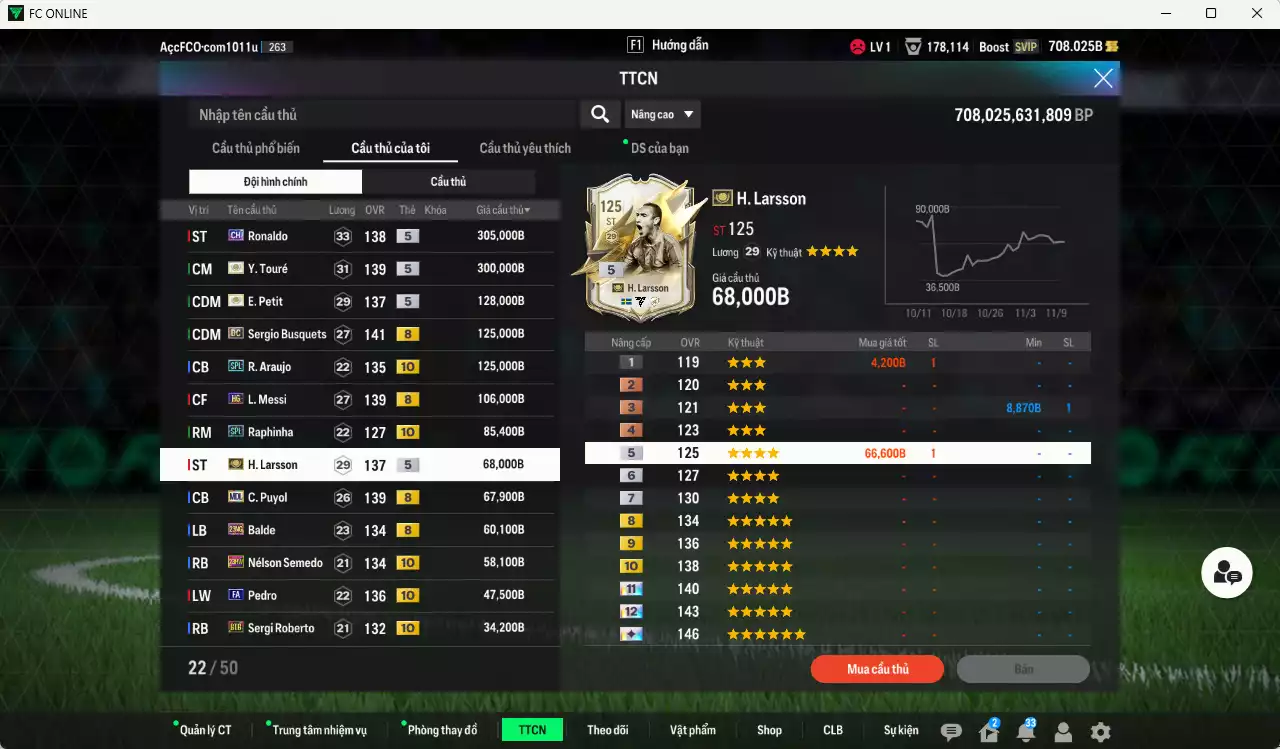This screenshot has height=749, width=1280.
Task: Open the home icon with badge 2
Action: [x=987, y=732]
